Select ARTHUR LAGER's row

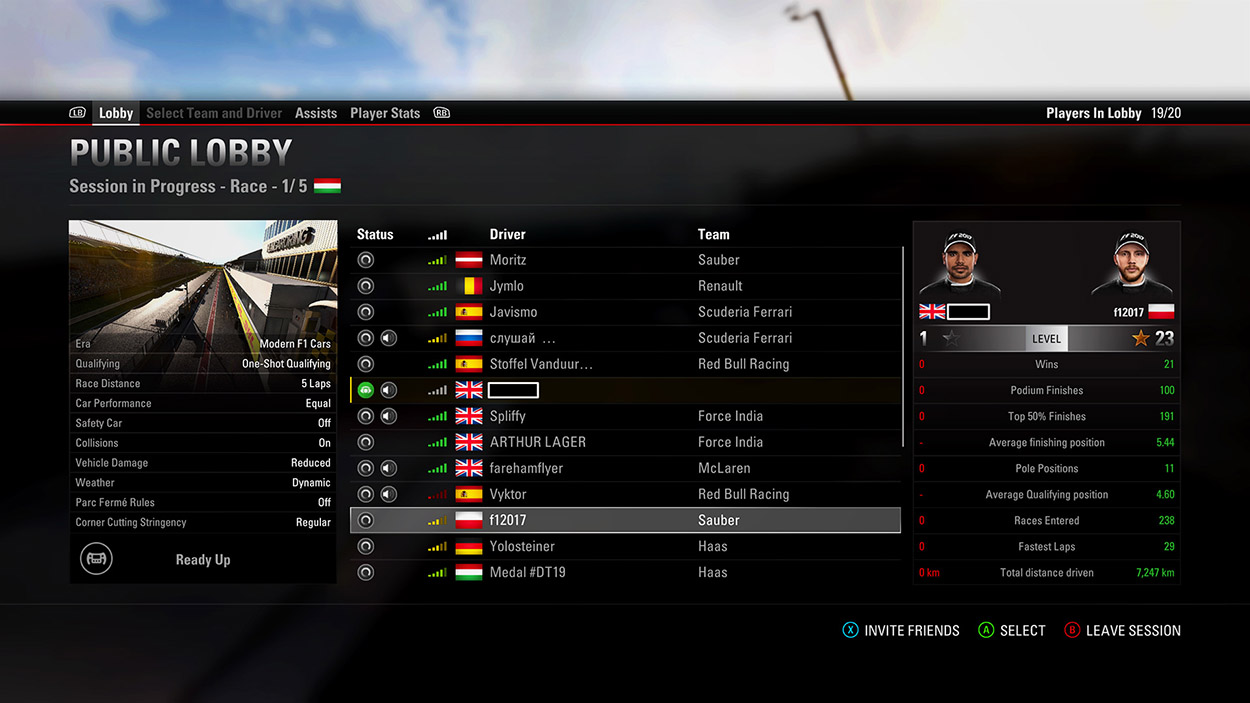[x=625, y=442]
